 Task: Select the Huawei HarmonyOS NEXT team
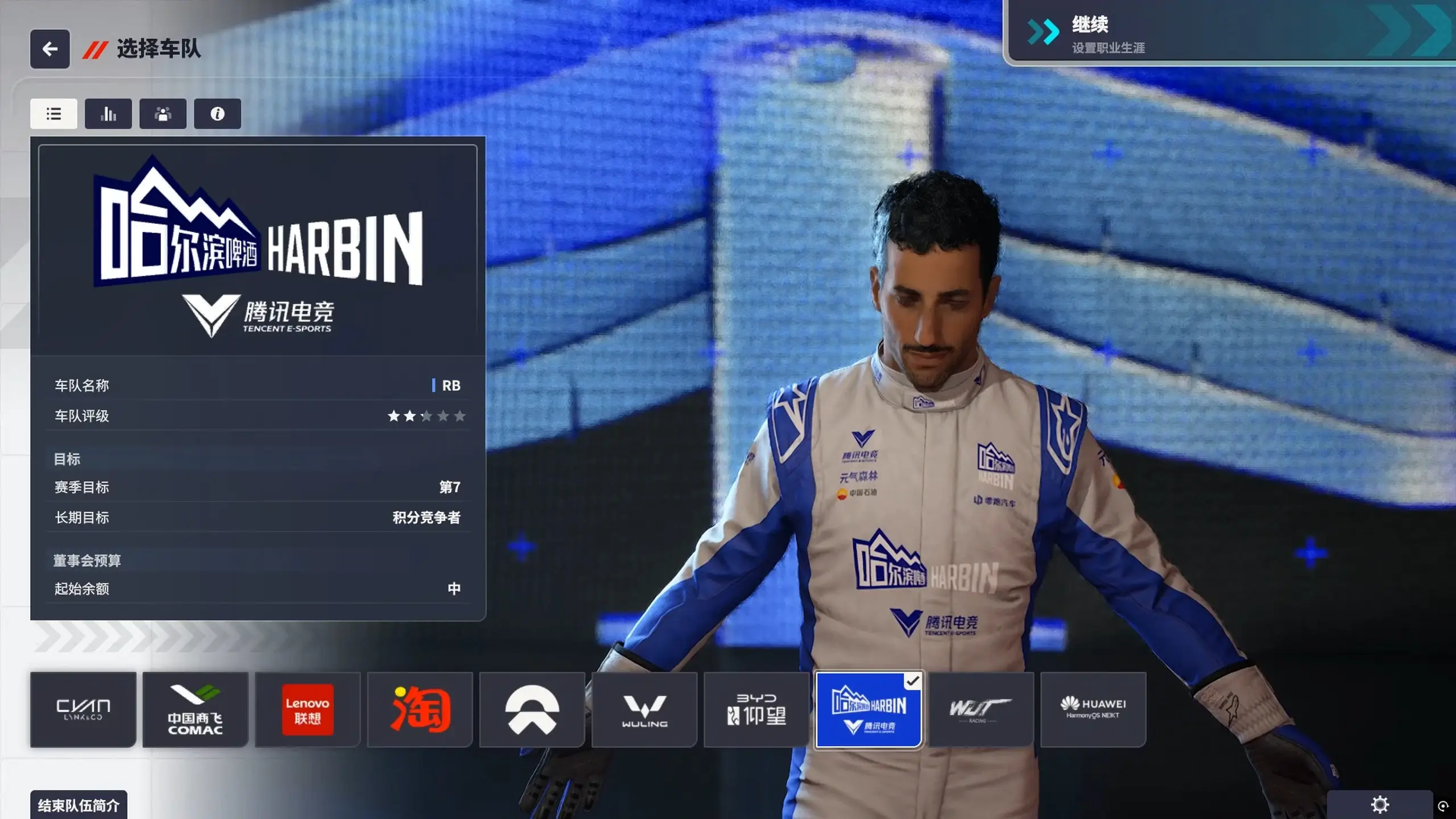(1093, 709)
